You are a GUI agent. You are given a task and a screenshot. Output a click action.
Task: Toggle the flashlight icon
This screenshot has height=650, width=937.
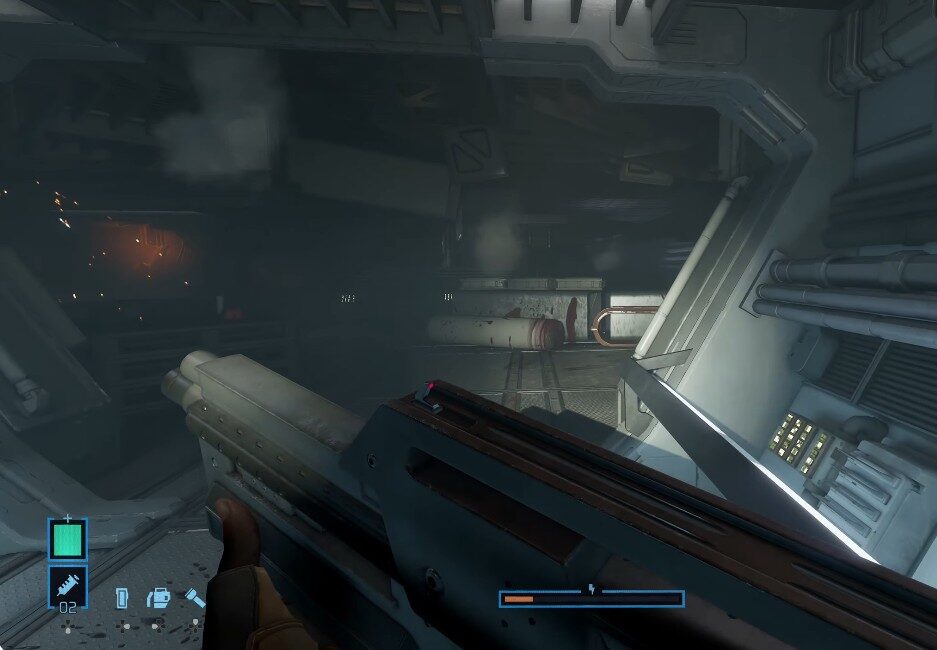tap(193, 598)
